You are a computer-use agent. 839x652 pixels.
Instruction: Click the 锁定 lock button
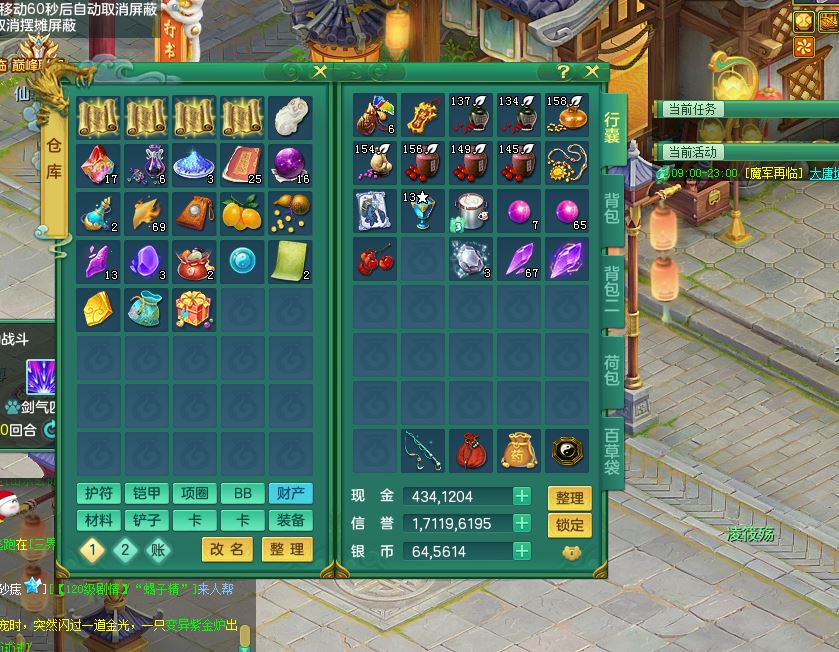569,525
